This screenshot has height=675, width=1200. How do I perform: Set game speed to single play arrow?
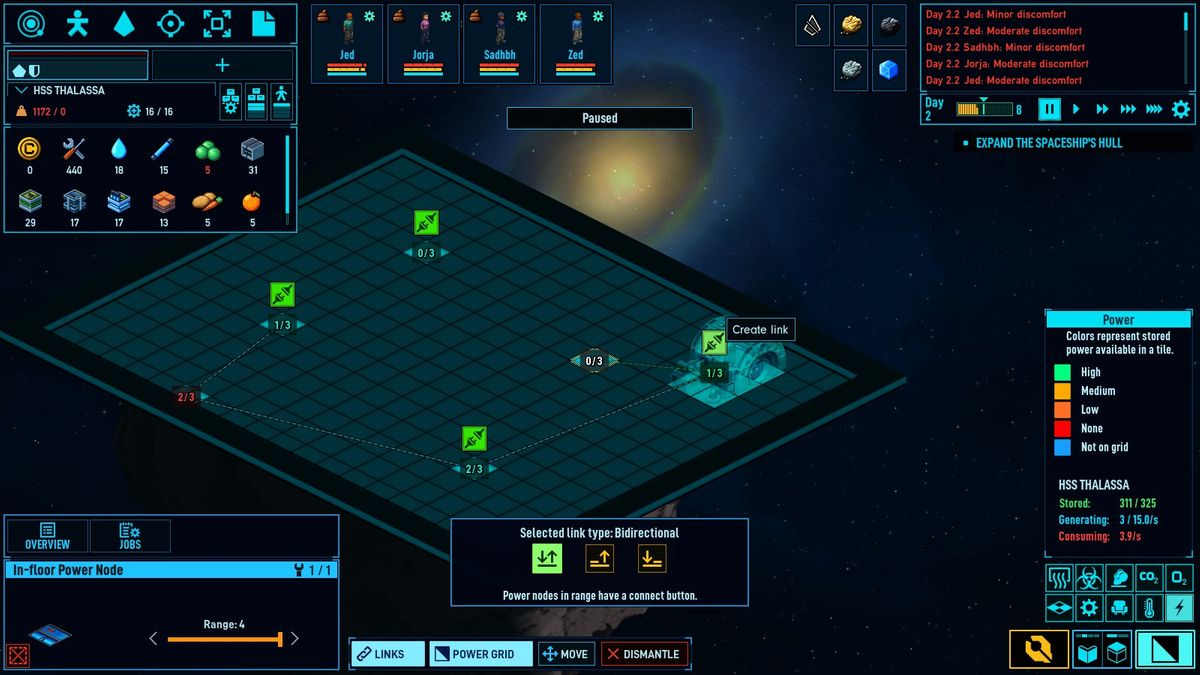[x=1076, y=109]
